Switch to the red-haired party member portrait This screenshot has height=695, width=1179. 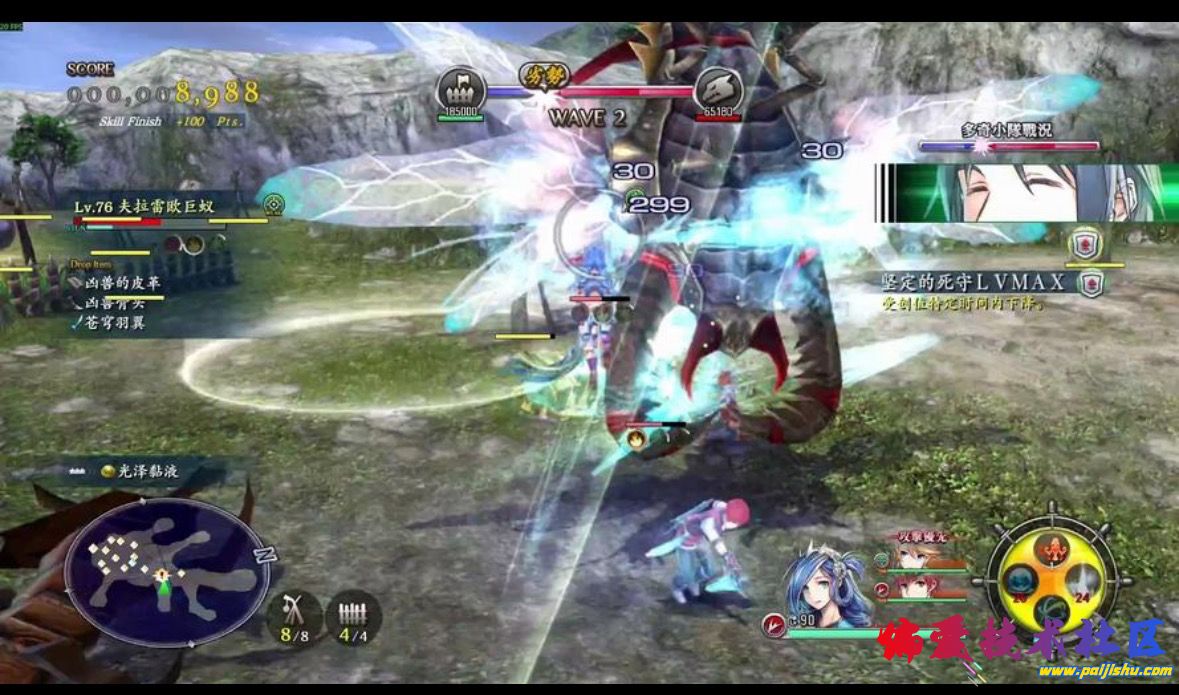click(912, 588)
